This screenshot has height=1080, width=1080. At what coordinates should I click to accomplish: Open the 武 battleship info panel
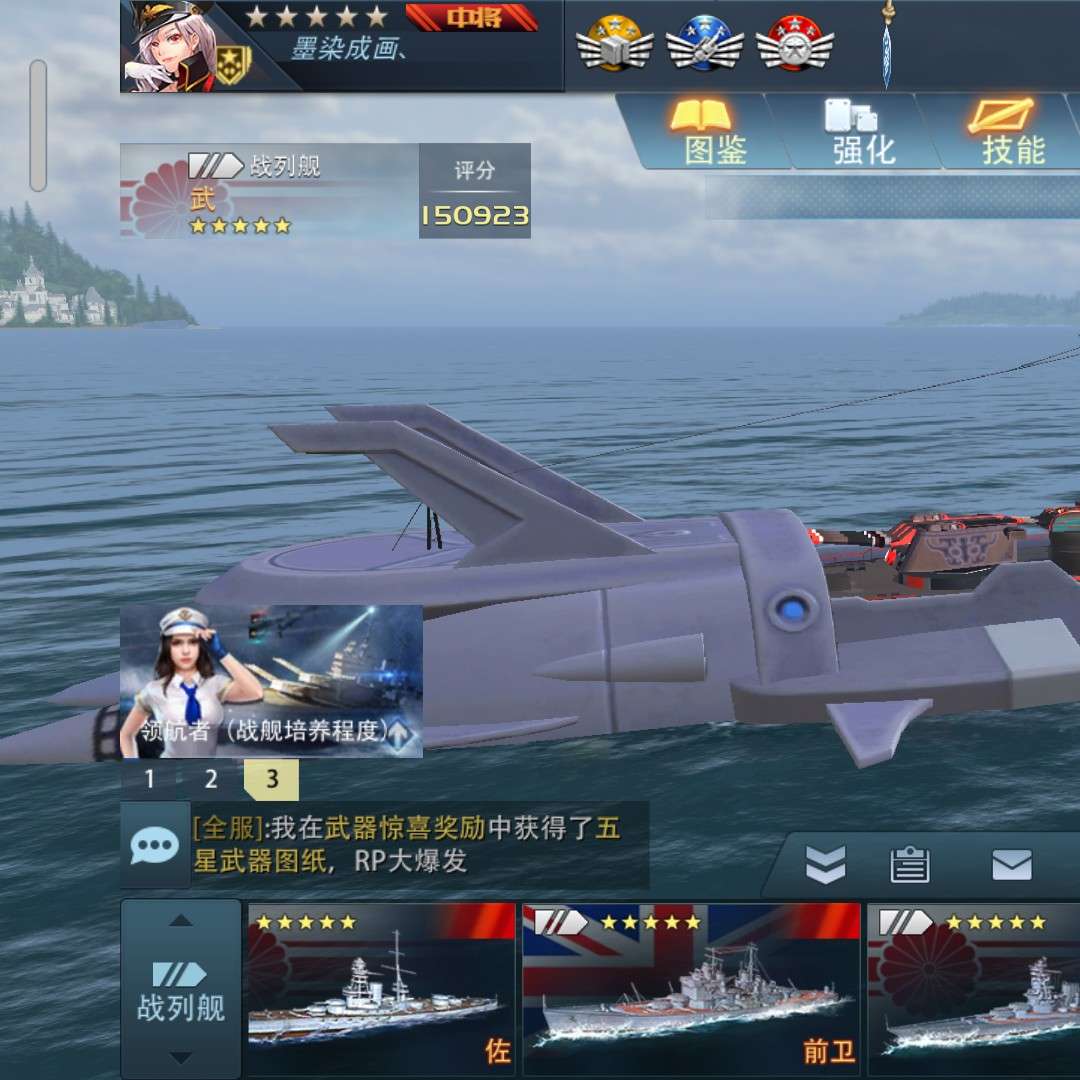(270, 191)
